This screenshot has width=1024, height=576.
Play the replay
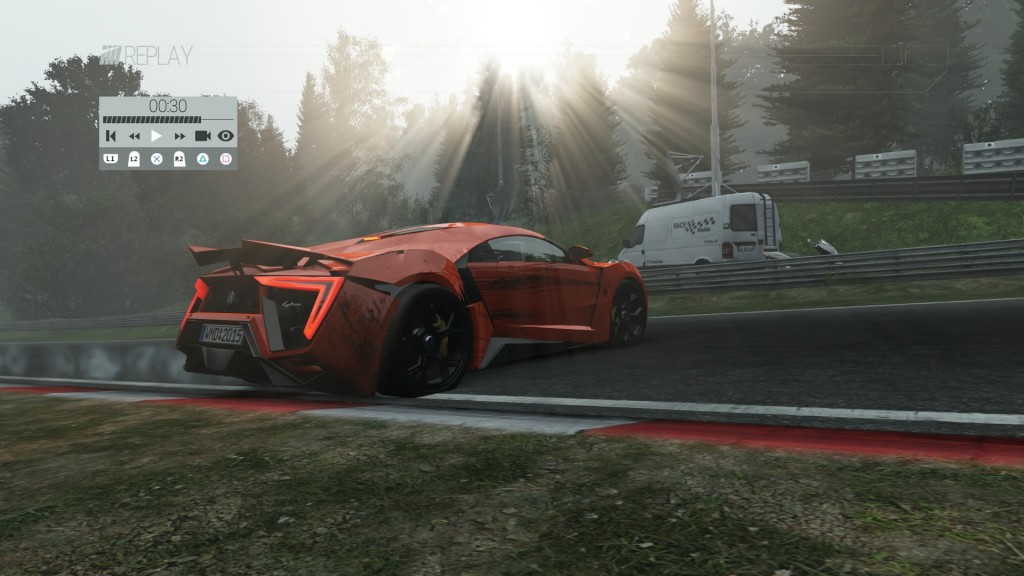click(156, 136)
